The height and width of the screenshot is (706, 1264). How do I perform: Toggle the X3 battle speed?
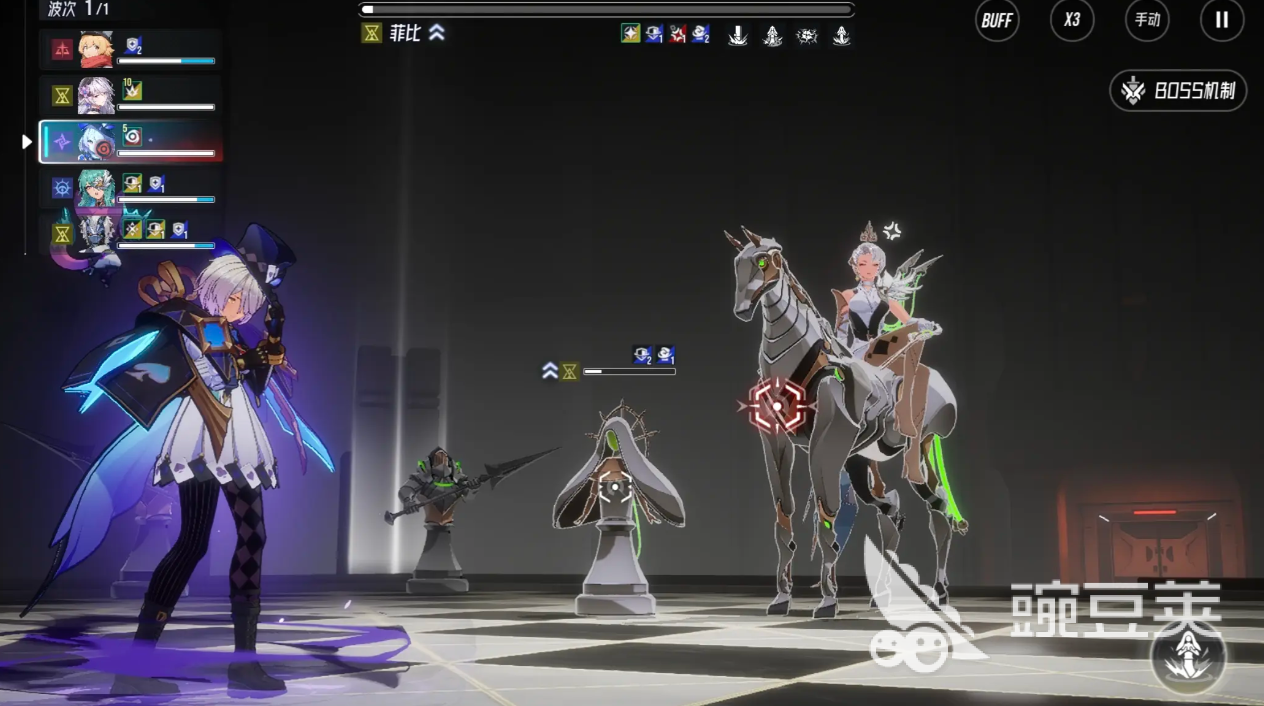[x=1072, y=20]
